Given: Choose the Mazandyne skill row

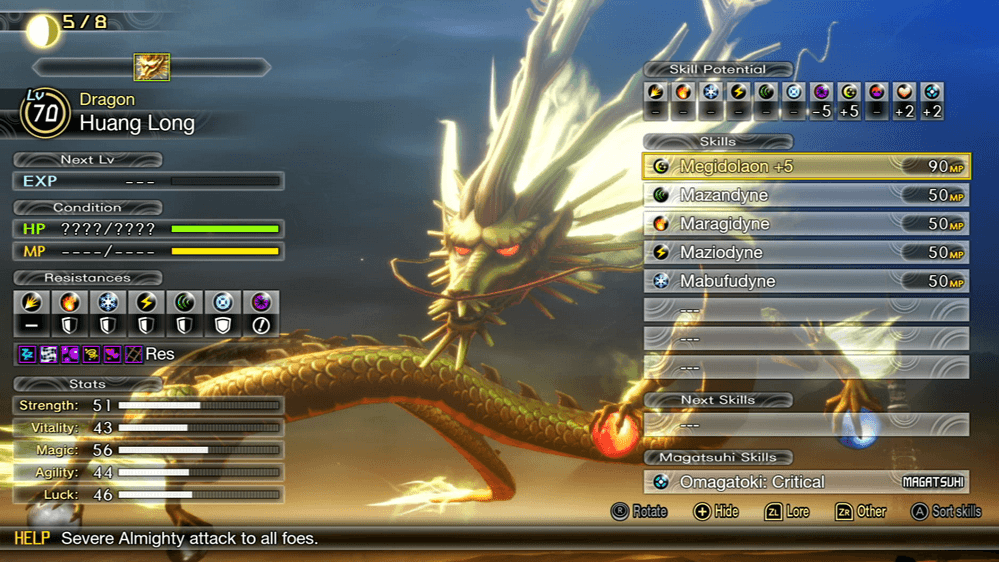Looking at the screenshot, I should coord(805,196).
